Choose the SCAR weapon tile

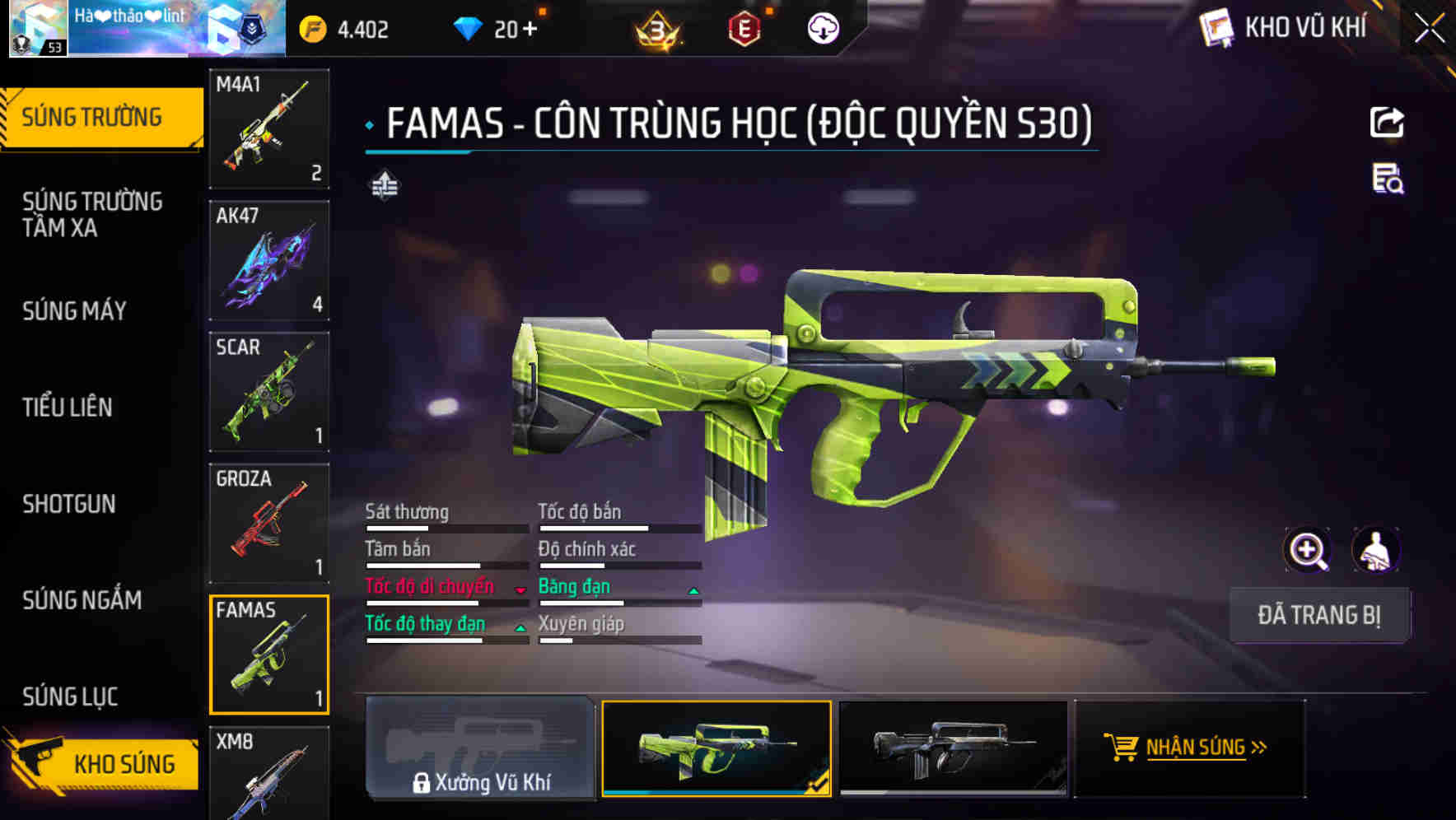[269, 392]
